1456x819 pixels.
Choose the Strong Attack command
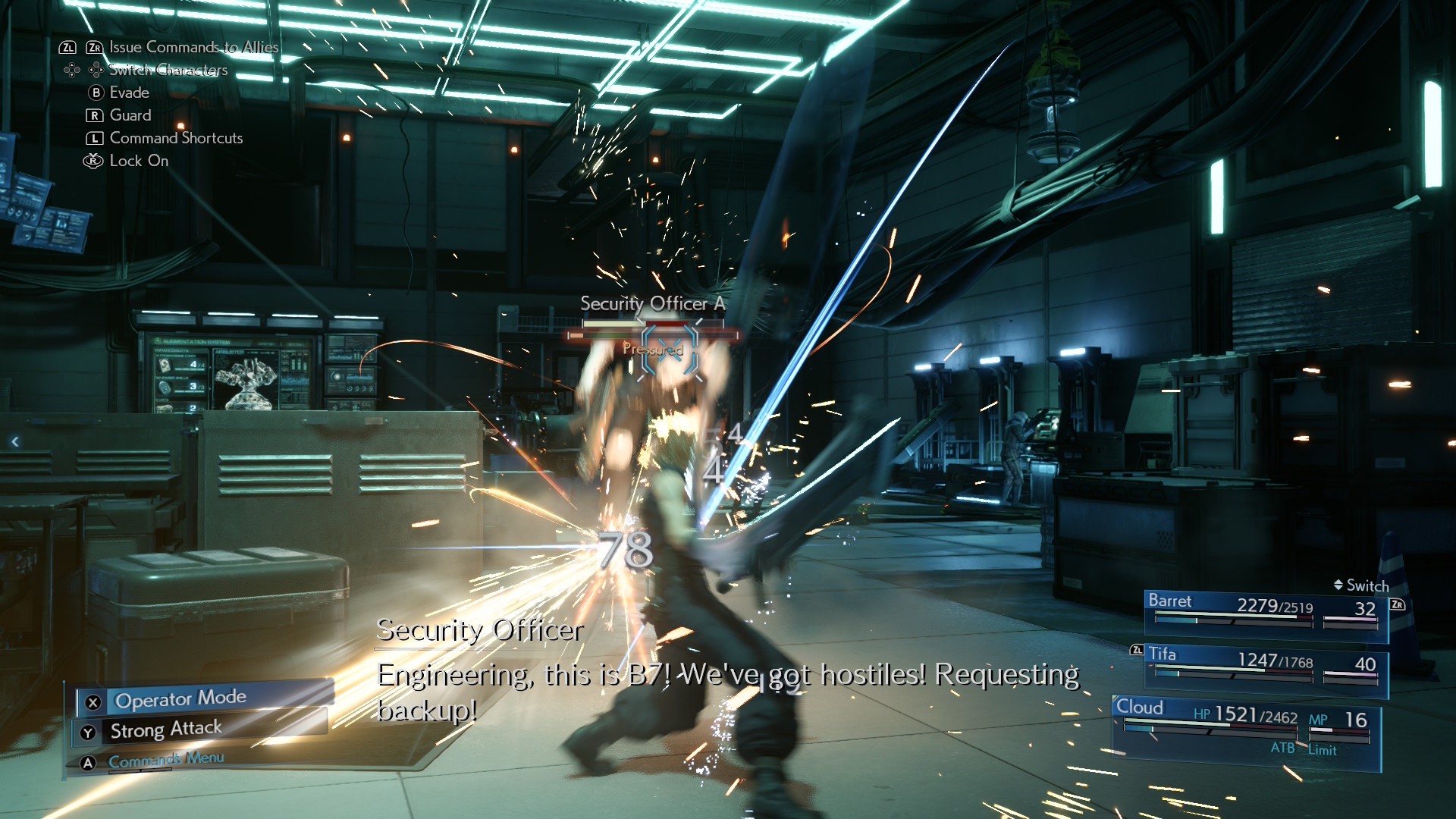pos(166,730)
